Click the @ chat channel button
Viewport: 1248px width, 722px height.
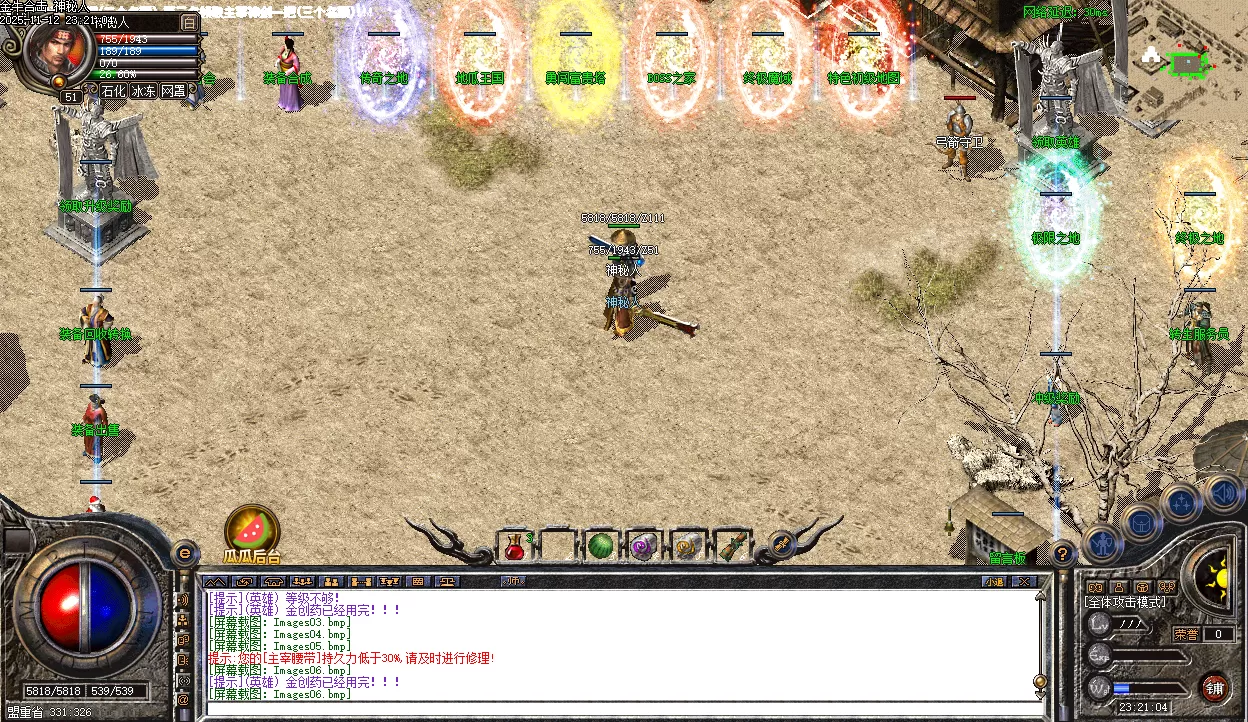click(x=183, y=700)
